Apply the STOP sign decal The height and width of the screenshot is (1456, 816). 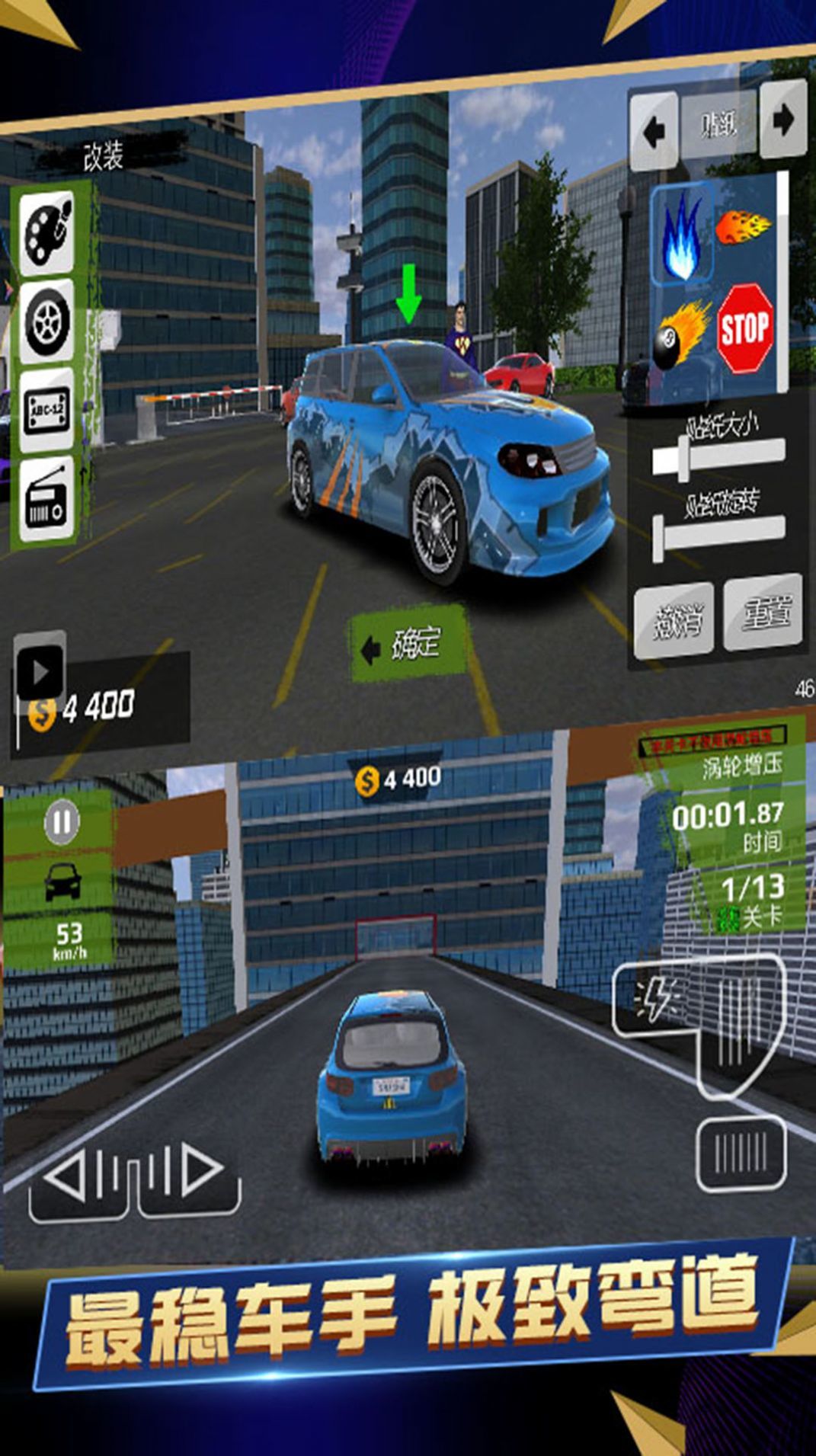(745, 328)
